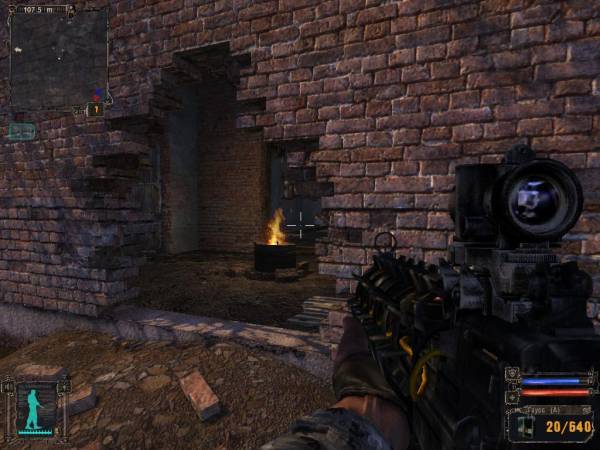The image size is (600, 450).
Task: Select the ammo type icon beside 20/640
Action: [x=525, y=426]
